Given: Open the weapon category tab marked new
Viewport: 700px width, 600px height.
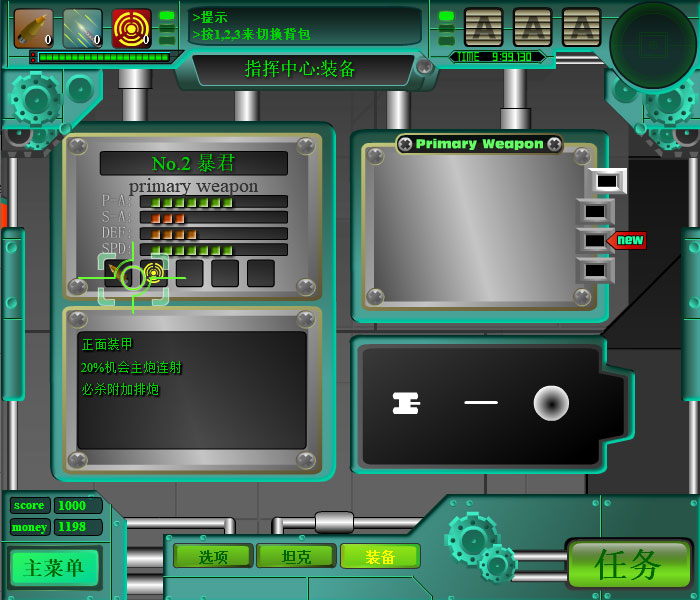Looking at the screenshot, I should [596, 240].
